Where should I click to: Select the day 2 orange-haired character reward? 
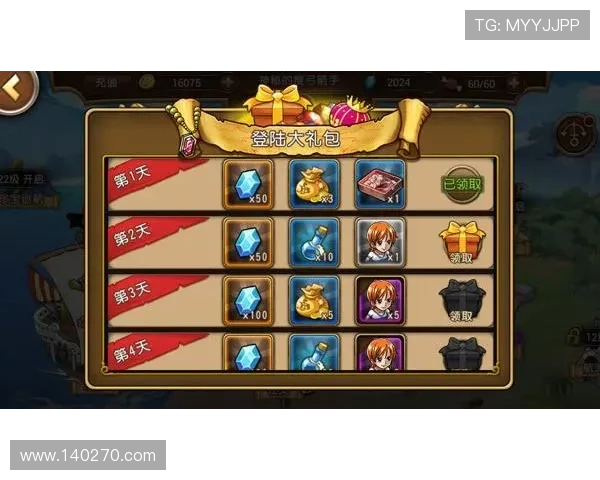tap(380, 243)
